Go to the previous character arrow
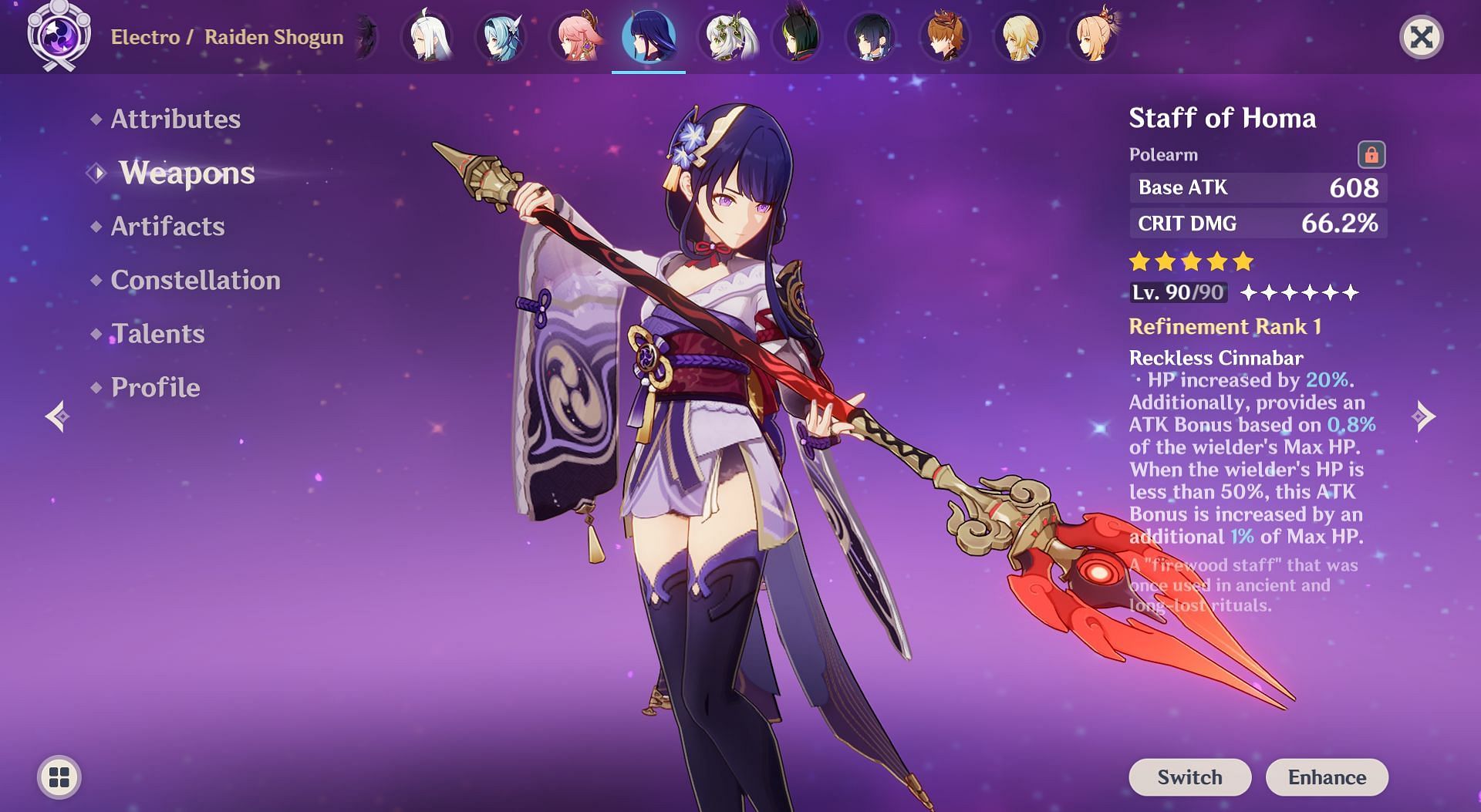This screenshot has width=1481, height=812. click(58, 416)
